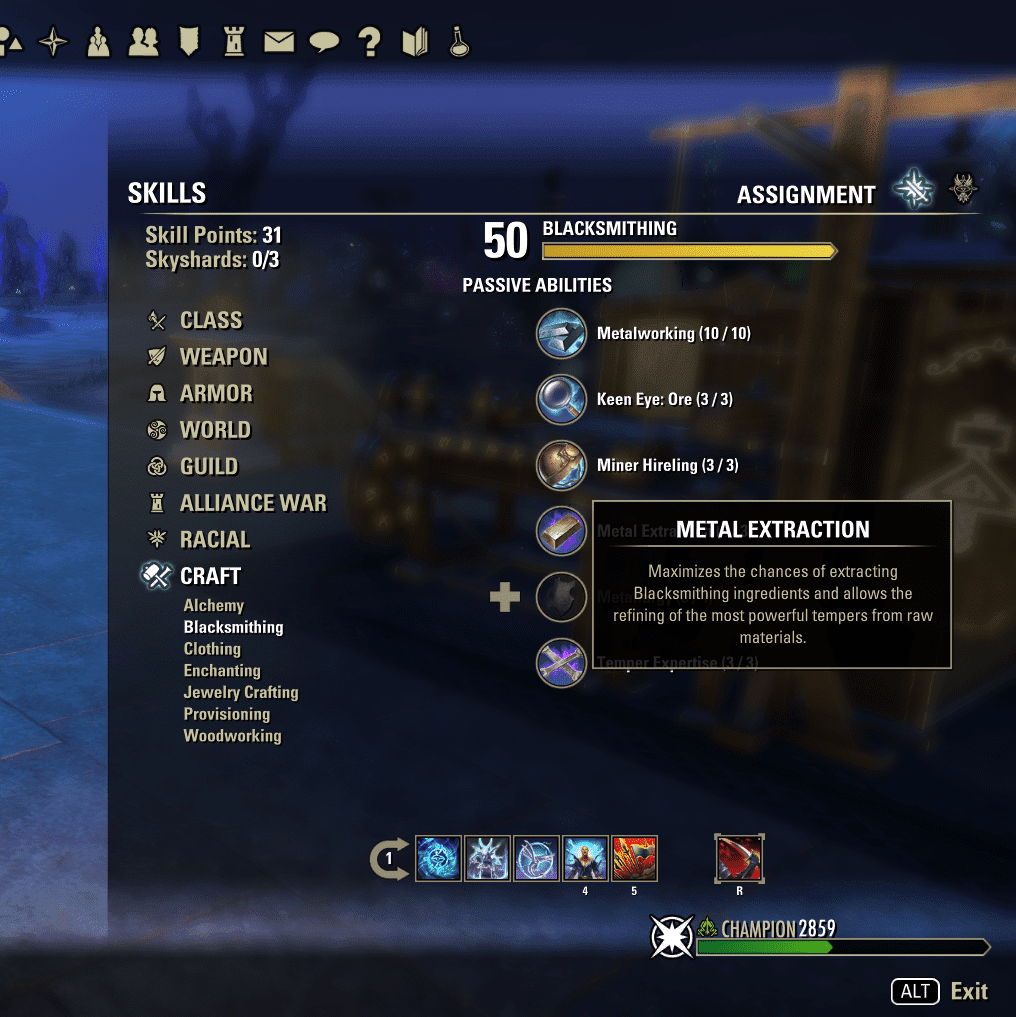Open the Alliance War skill category
The height and width of the screenshot is (1017, 1016).
click(x=252, y=503)
